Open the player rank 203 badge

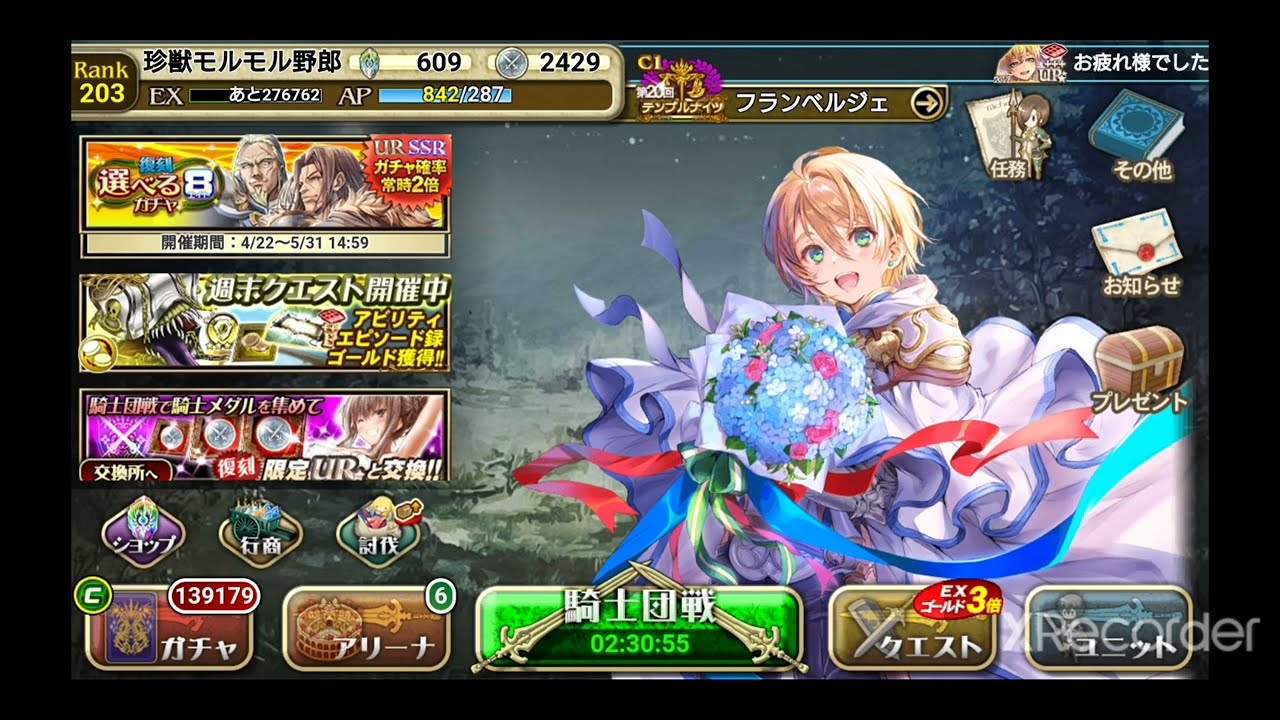click(x=102, y=82)
